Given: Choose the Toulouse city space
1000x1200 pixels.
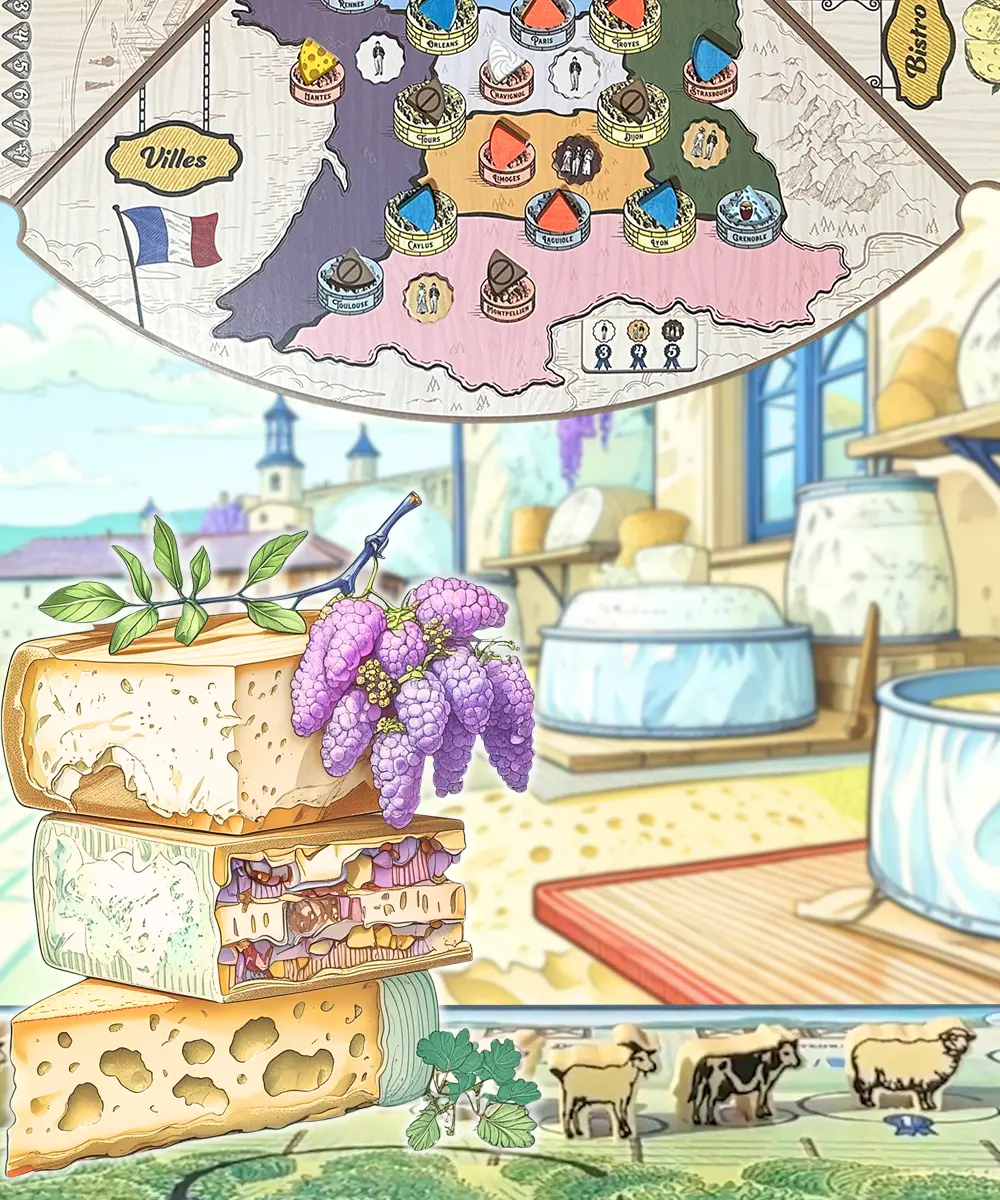Looking at the screenshot, I should [350, 279].
